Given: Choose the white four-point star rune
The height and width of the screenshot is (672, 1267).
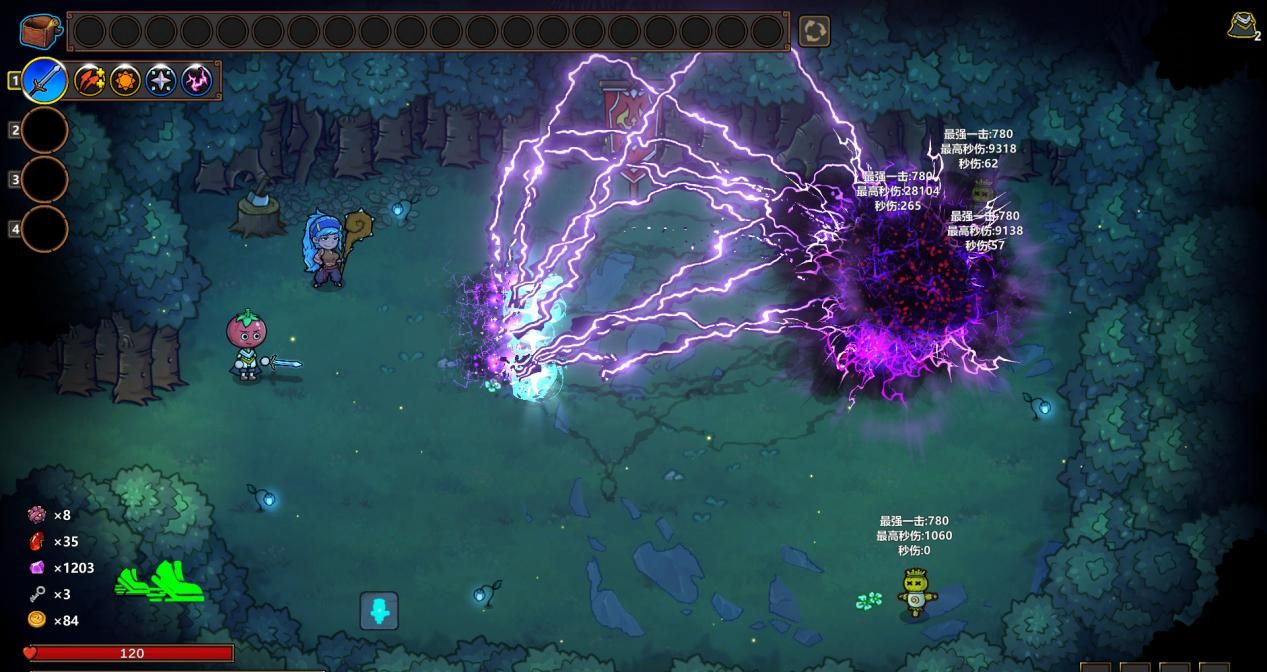Looking at the screenshot, I should [x=161, y=80].
